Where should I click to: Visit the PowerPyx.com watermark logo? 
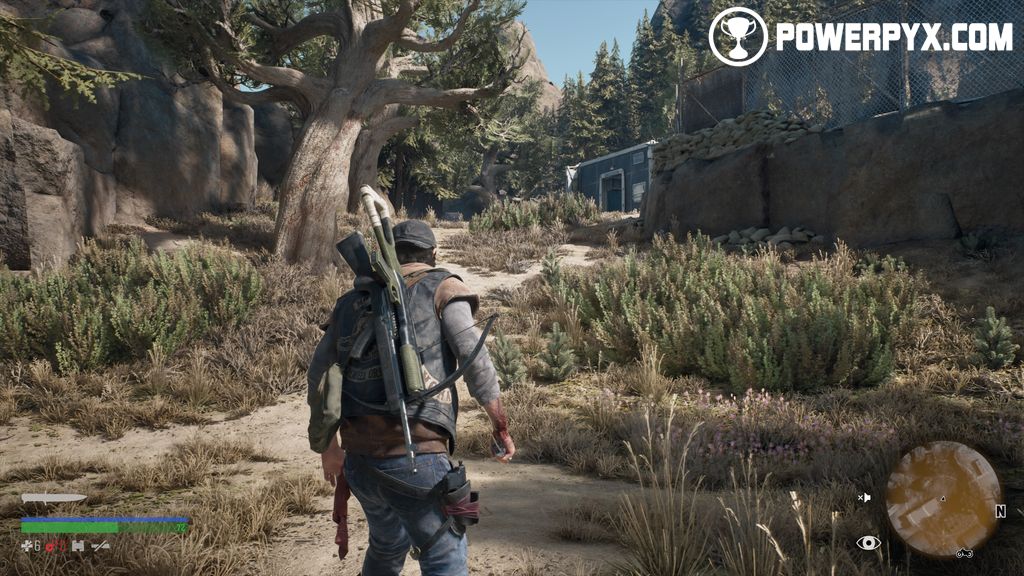click(x=861, y=37)
